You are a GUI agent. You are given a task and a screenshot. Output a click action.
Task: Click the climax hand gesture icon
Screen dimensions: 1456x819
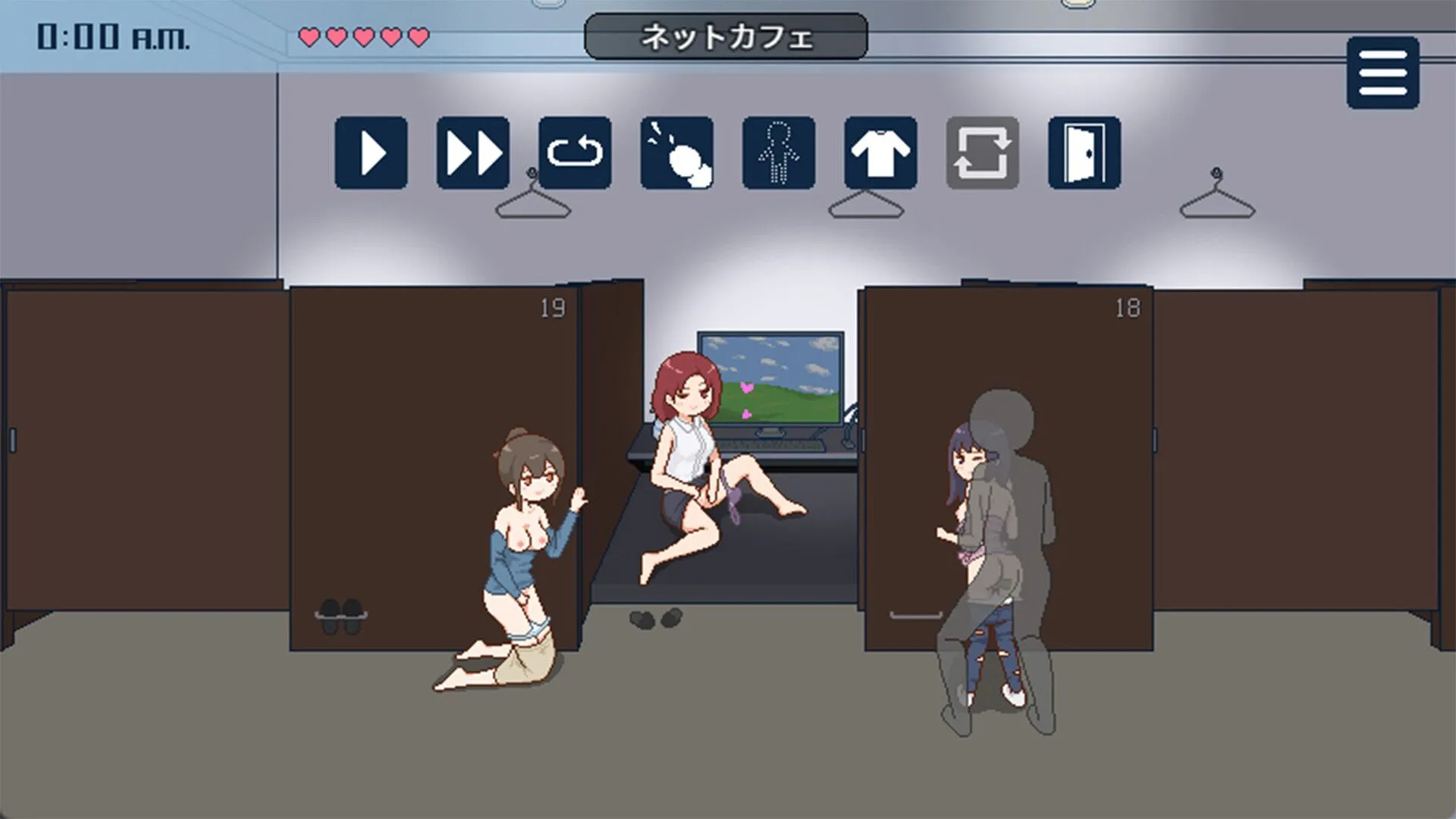(676, 152)
